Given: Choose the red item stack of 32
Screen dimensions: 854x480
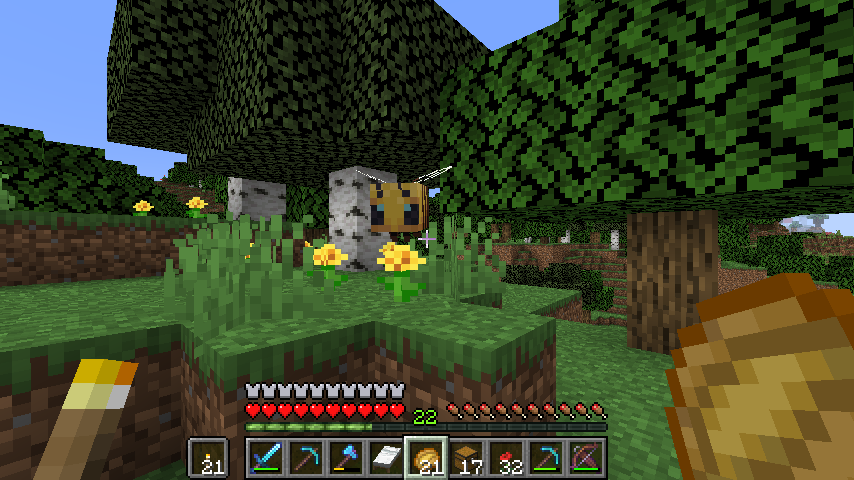Looking at the screenshot, I should click(505, 458).
